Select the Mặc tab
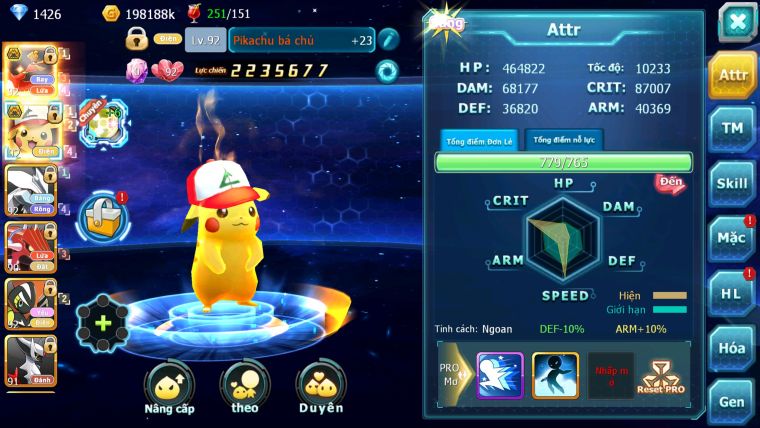The image size is (760, 428). coord(733,238)
